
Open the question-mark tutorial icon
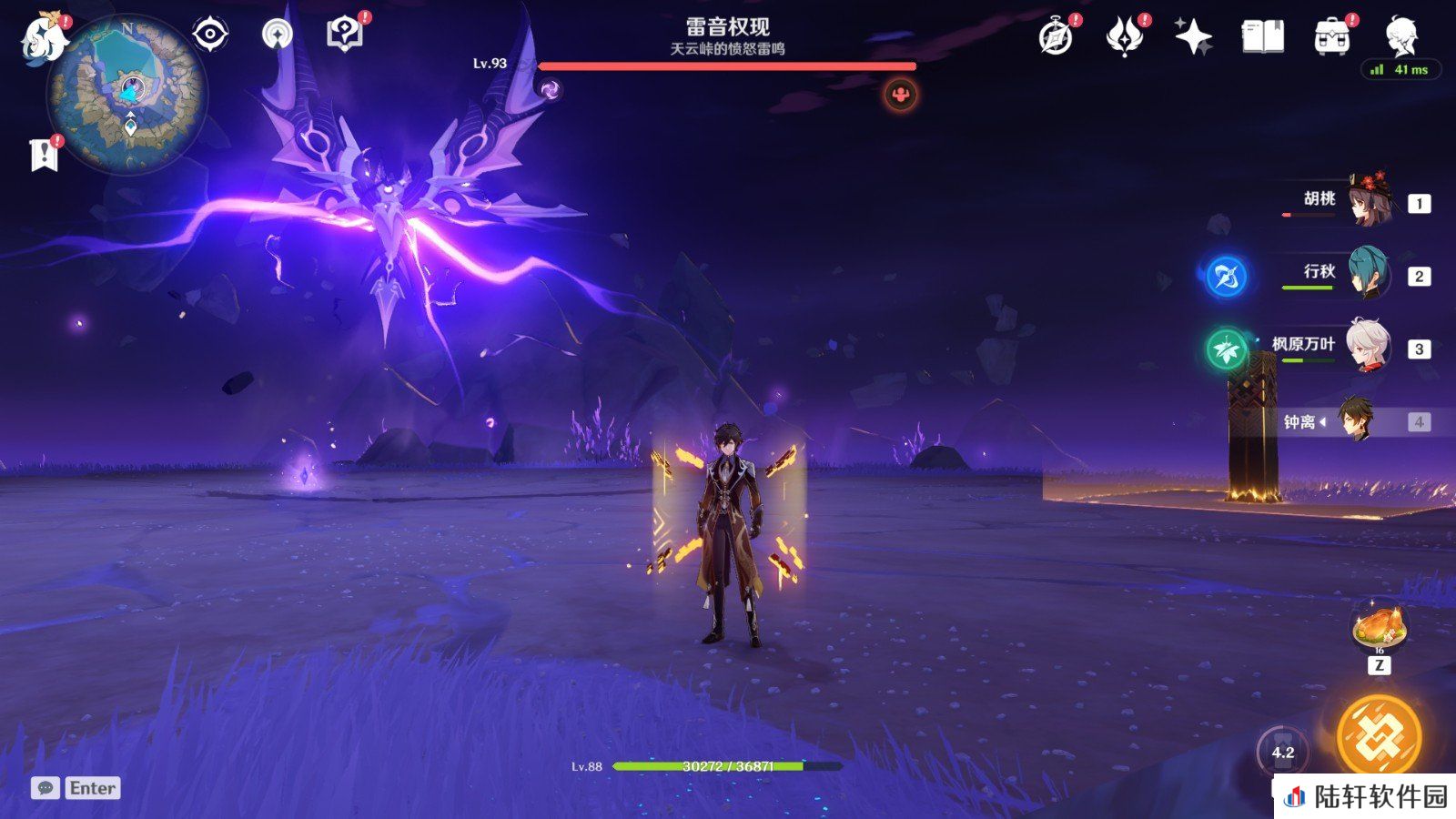point(344,35)
